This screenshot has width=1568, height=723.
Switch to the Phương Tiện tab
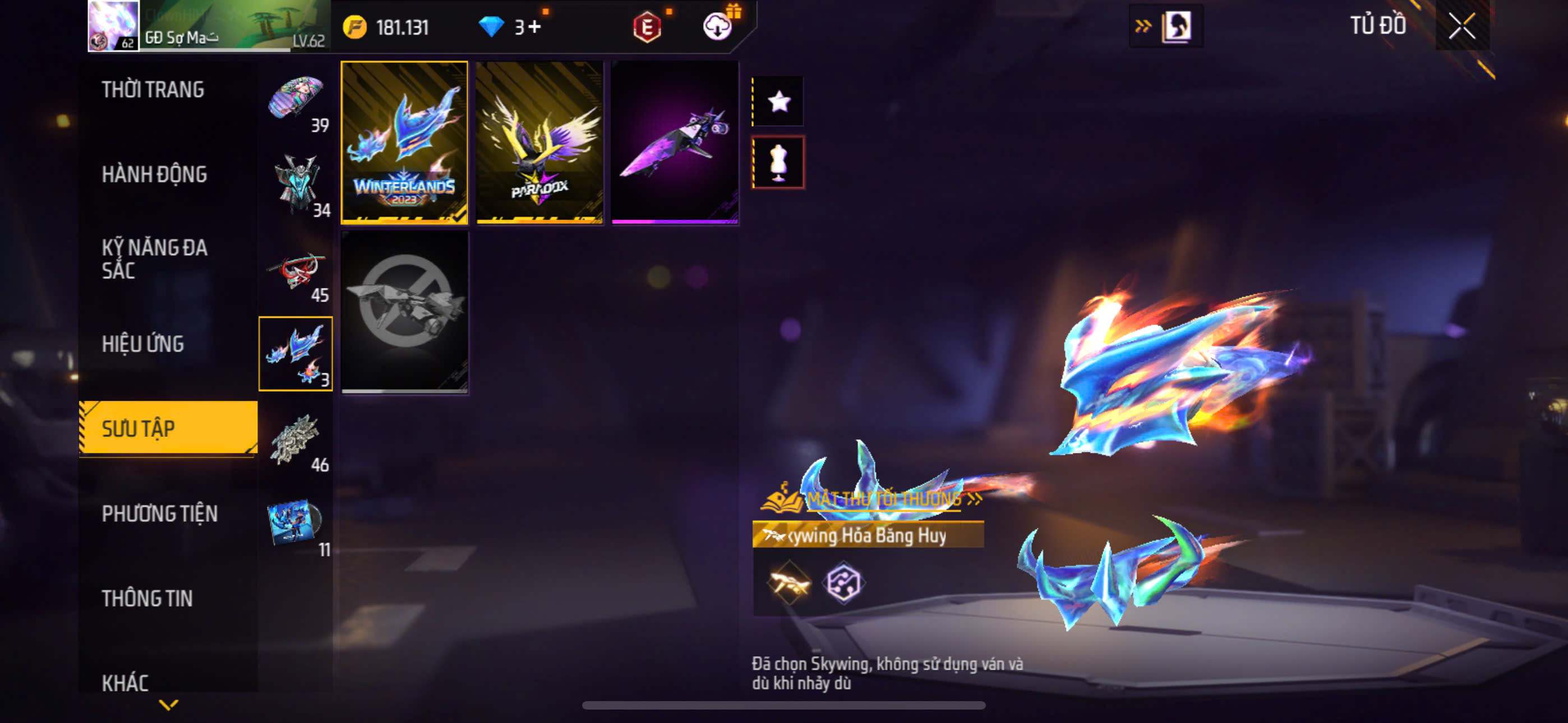point(159,513)
